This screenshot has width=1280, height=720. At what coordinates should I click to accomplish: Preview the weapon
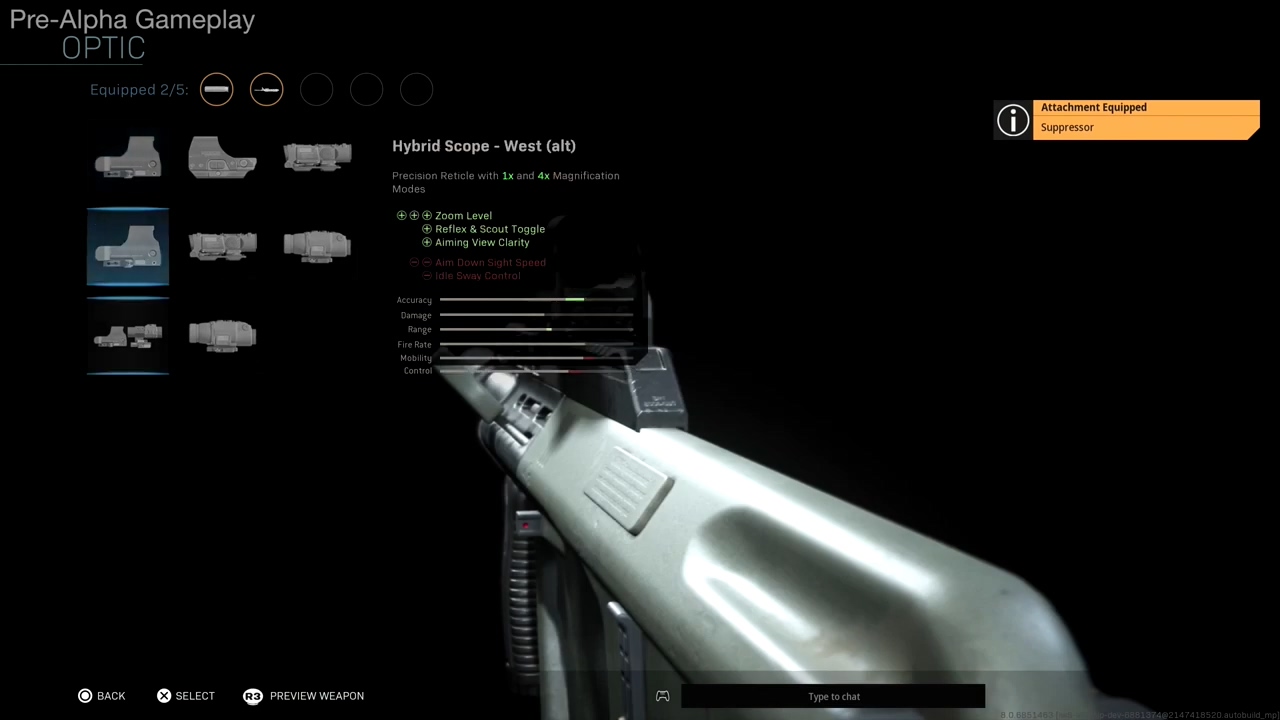click(304, 696)
